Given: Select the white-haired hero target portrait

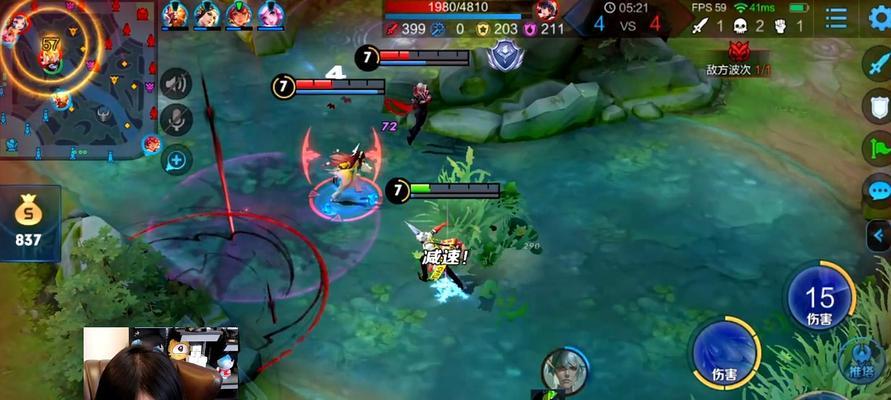Looking at the screenshot, I should 565,371.
